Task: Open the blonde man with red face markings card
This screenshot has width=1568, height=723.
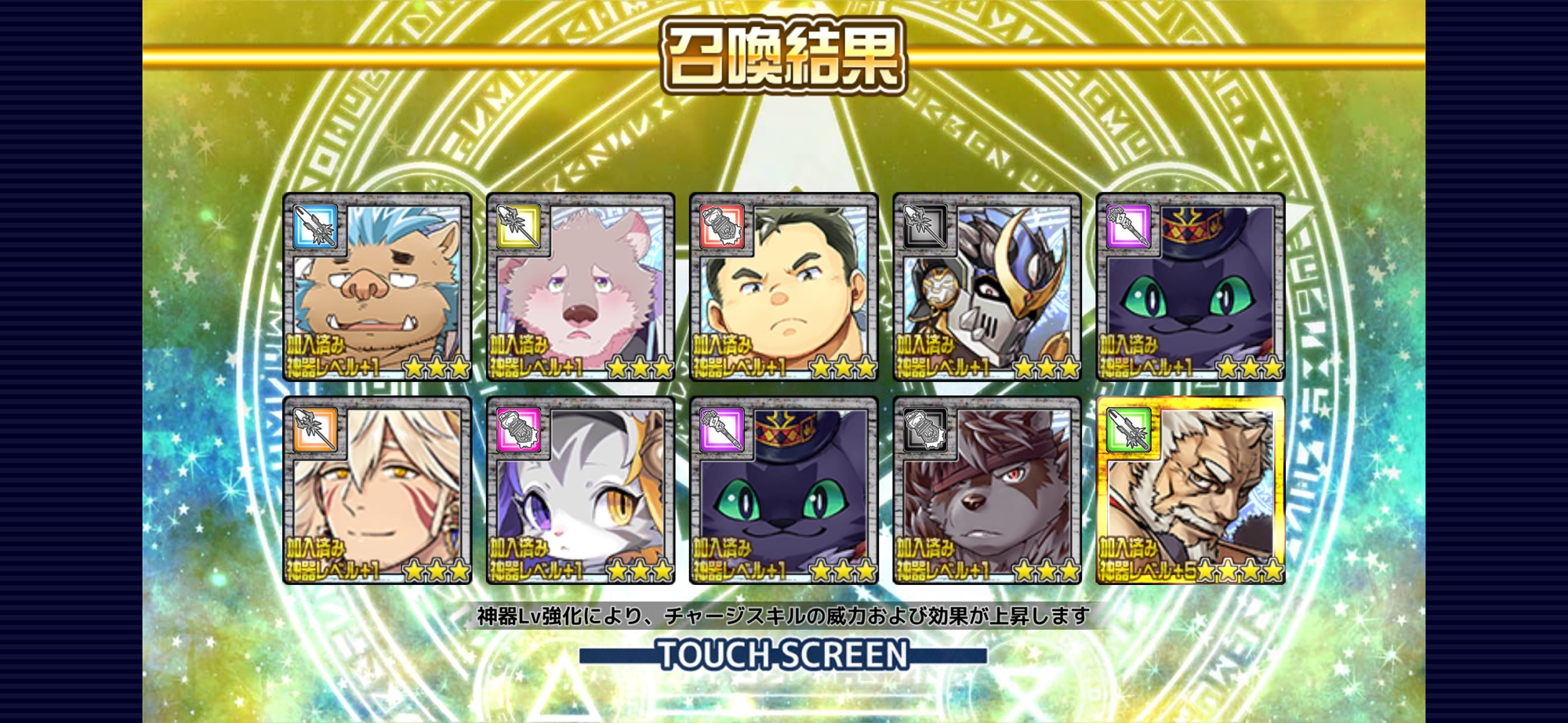Action: (x=377, y=491)
